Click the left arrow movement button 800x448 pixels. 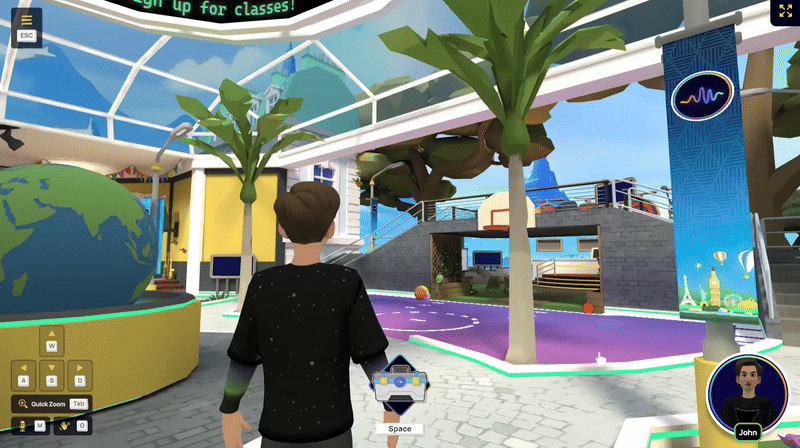[25, 375]
